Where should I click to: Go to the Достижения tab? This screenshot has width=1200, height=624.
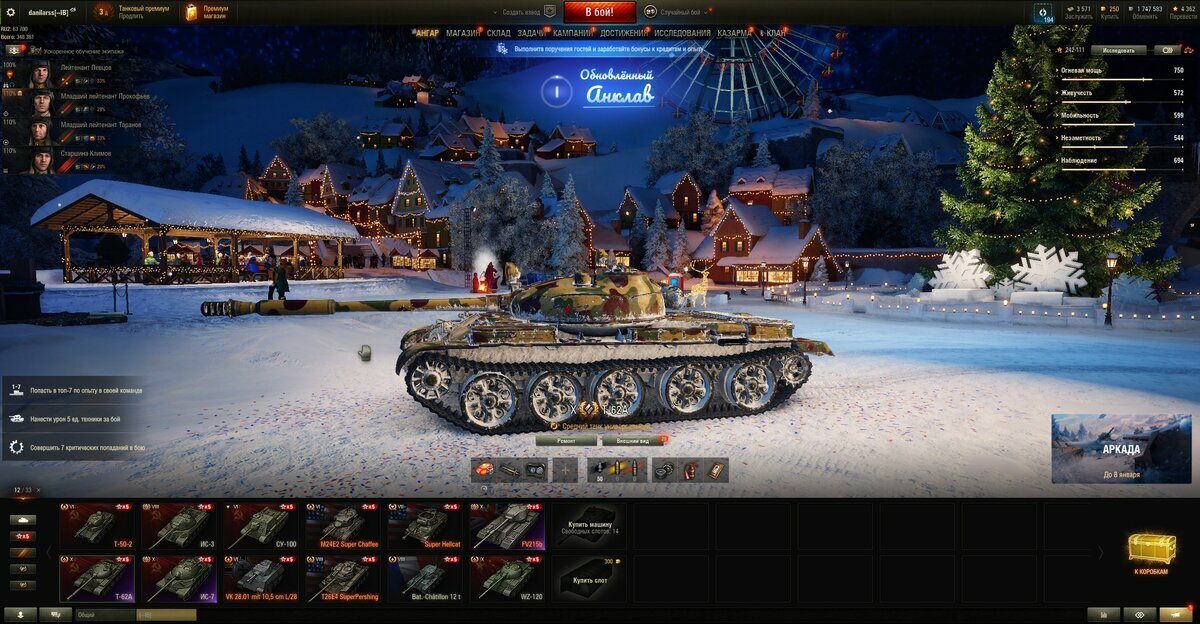pyautogui.click(x=623, y=33)
